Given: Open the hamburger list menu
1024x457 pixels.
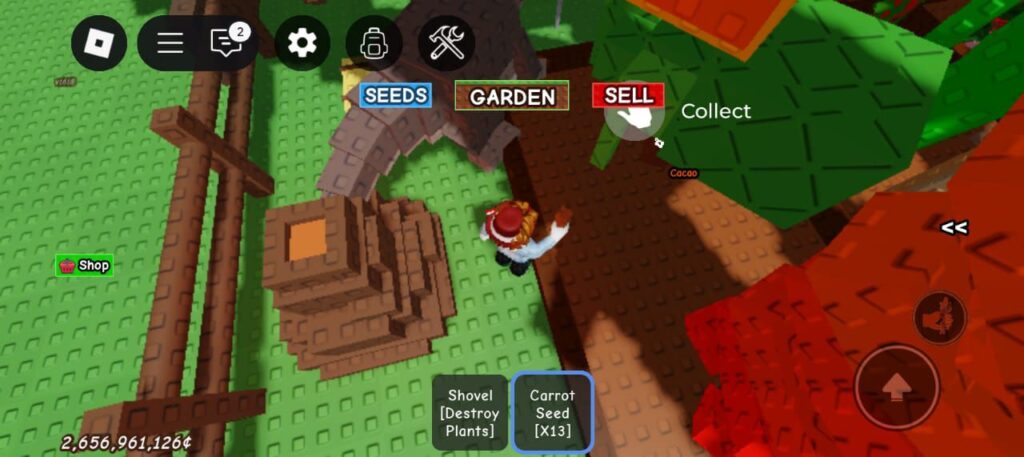Looking at the screenshot, I should (x=170, y=43).
